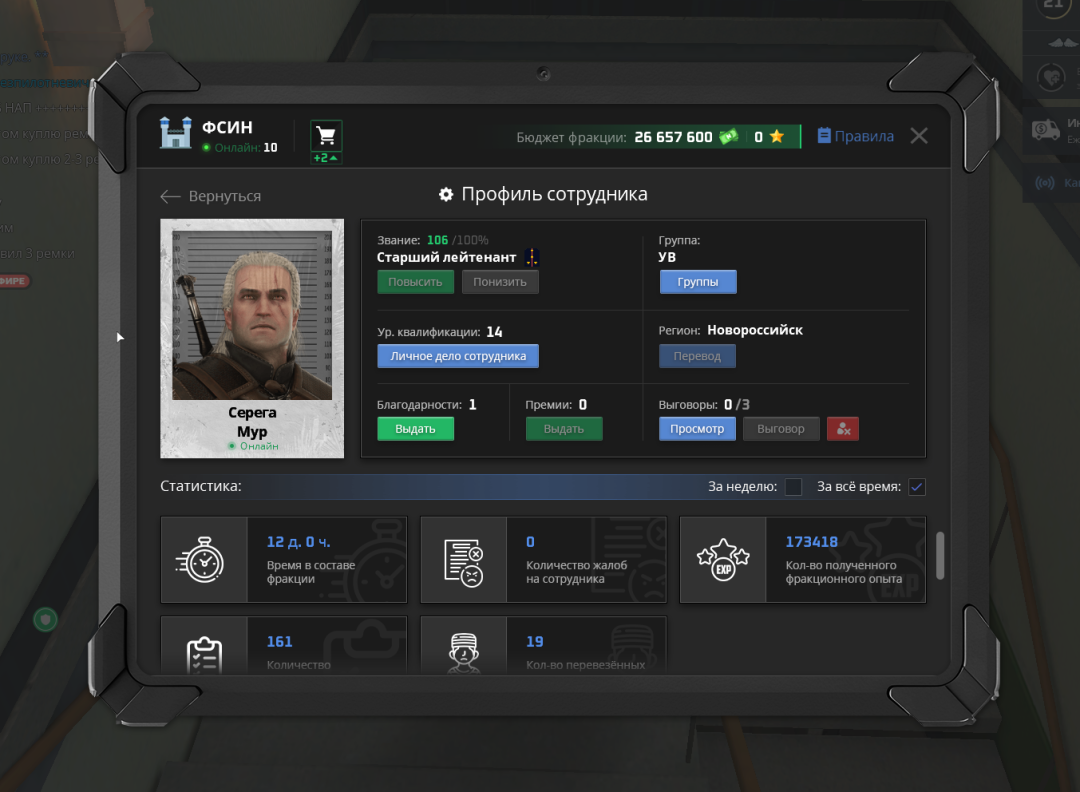Toggle the За неделю statistics checkbox
Viewport: 1080px width, 792px height.
pos(793,487)
